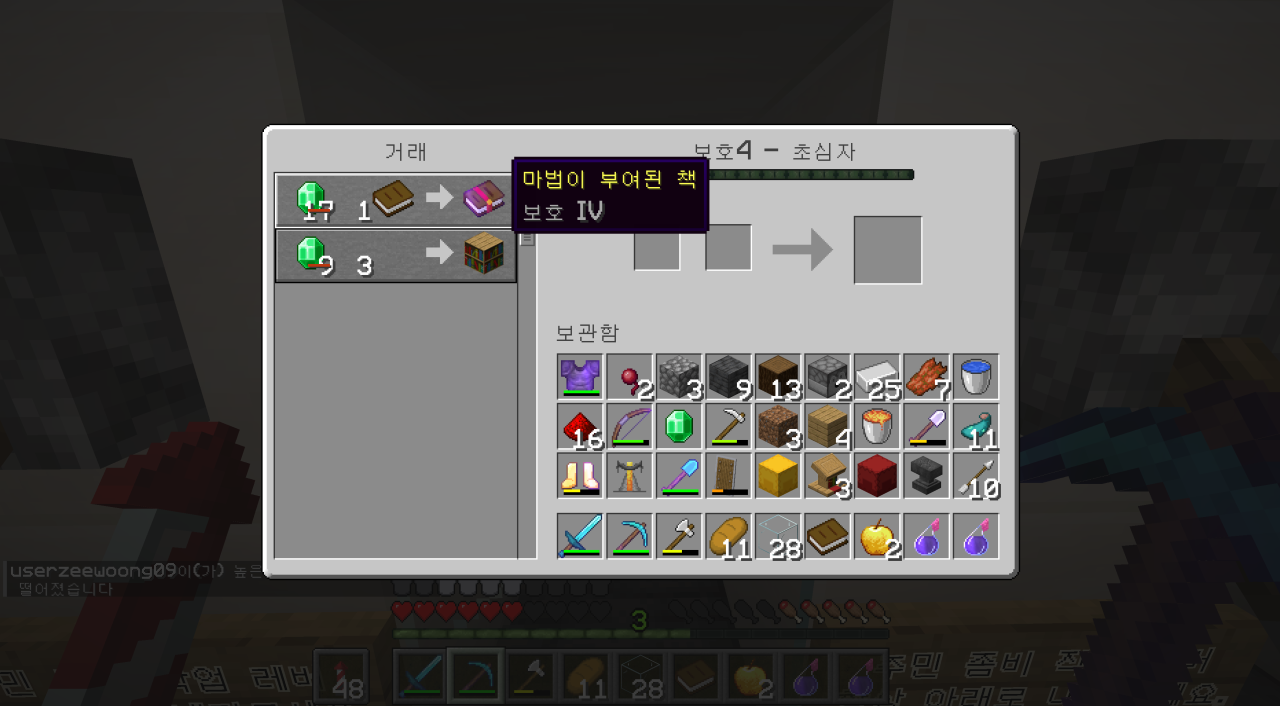Pick up the stack of 11 bread
Image resolution: width=1280 pixels, height=706 pixels.
click(x=729, y=537)
